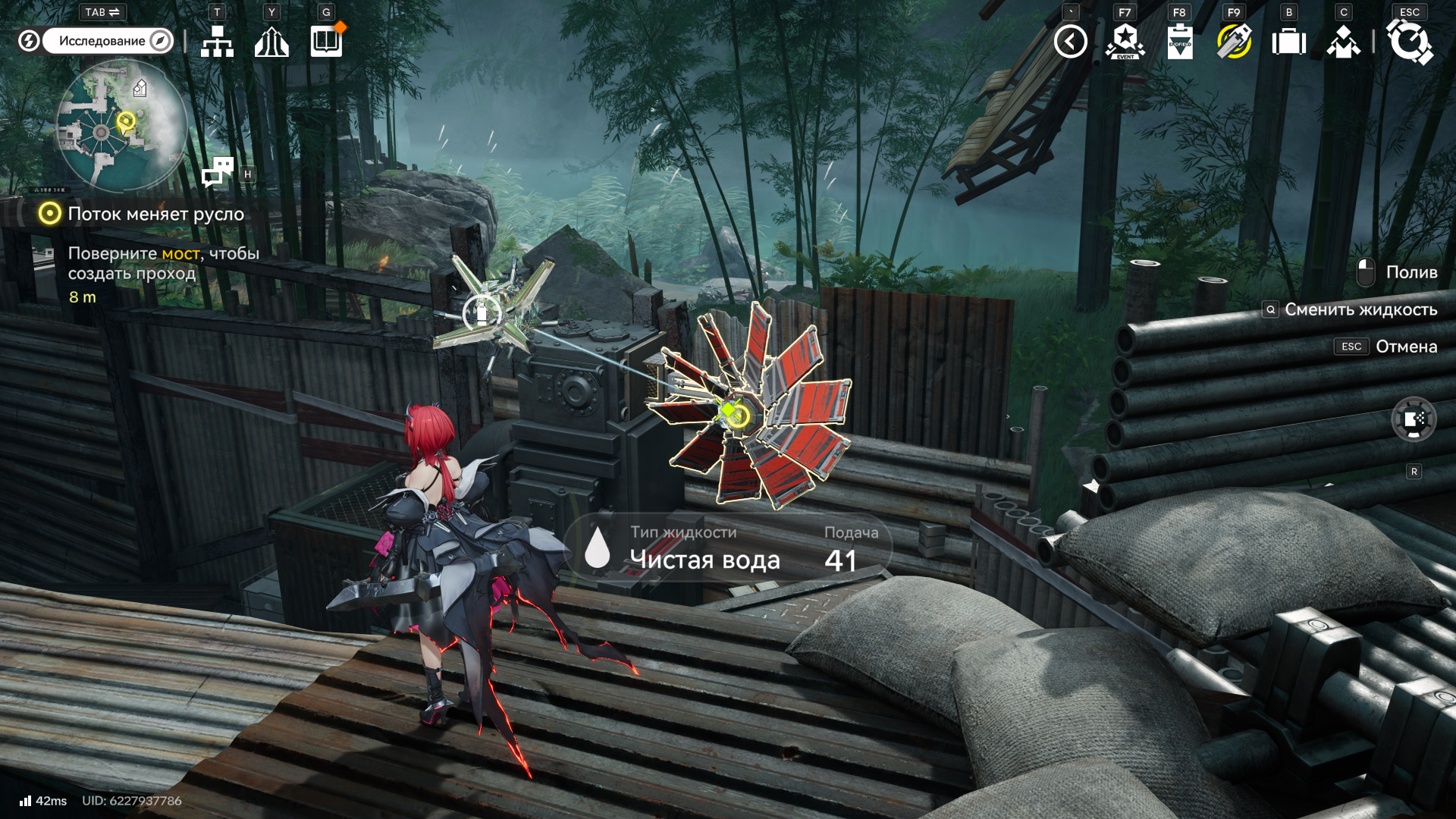Open the clipboard pass icon
The image size is (1456, 819).
1179,42
